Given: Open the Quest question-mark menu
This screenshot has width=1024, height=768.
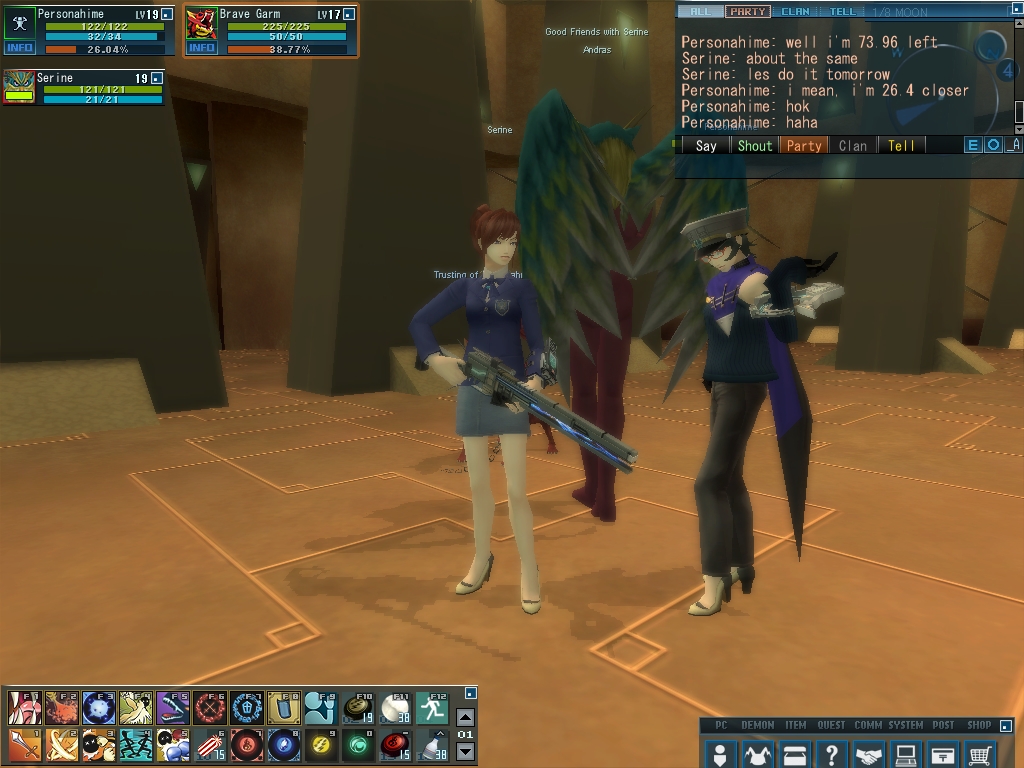Looking at the screenshot, I should pyautogui.click(x=831, y=754).
